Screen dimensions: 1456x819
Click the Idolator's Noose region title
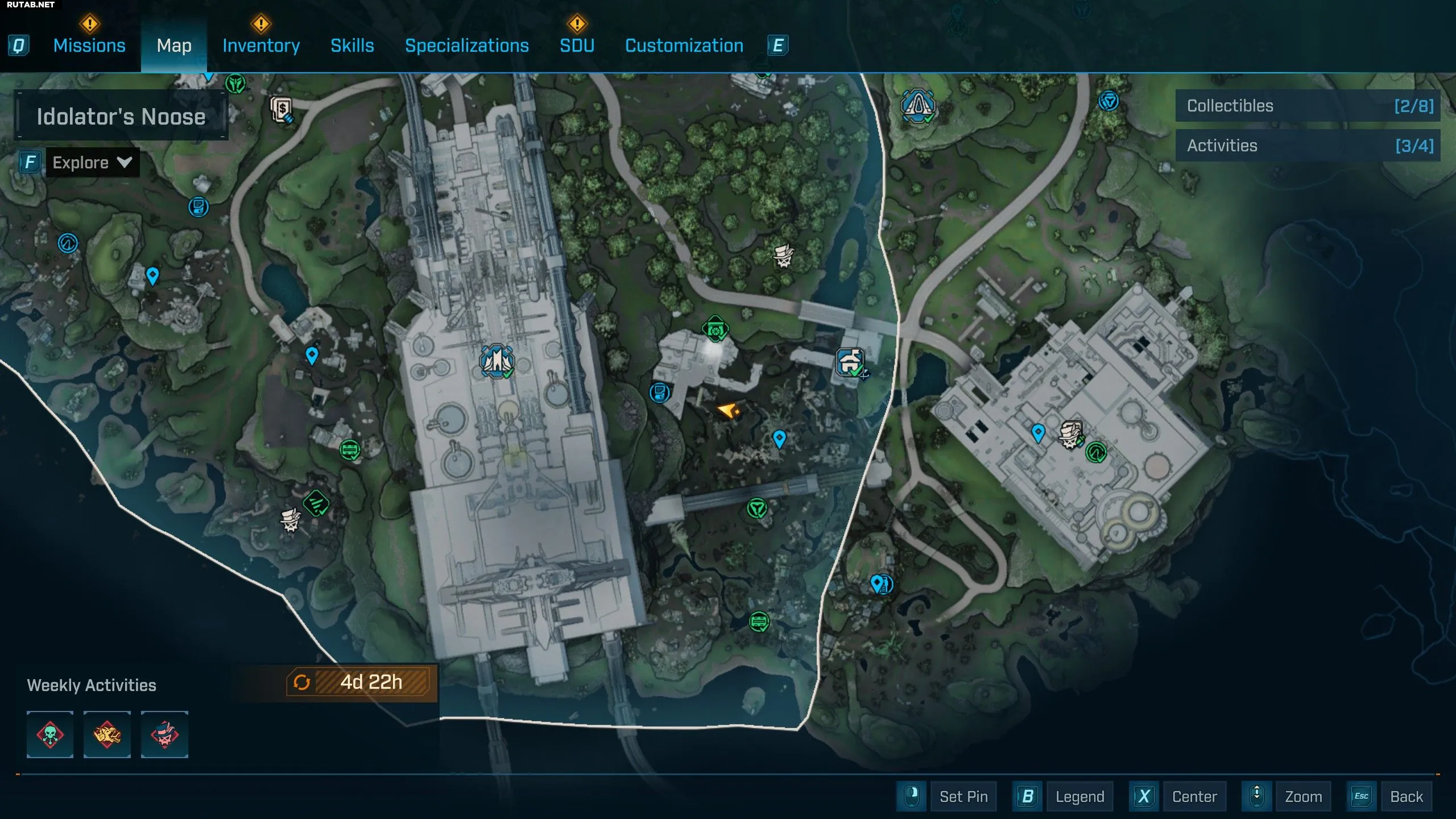tap(121, 117)
